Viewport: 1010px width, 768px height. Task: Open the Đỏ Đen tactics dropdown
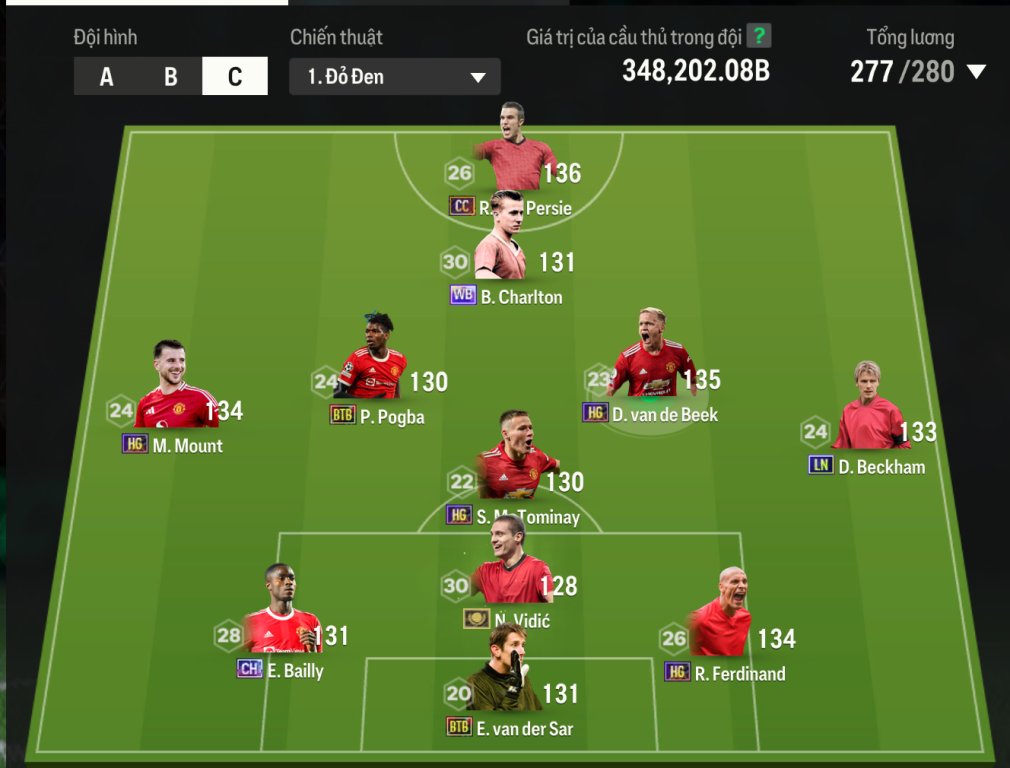394,77
